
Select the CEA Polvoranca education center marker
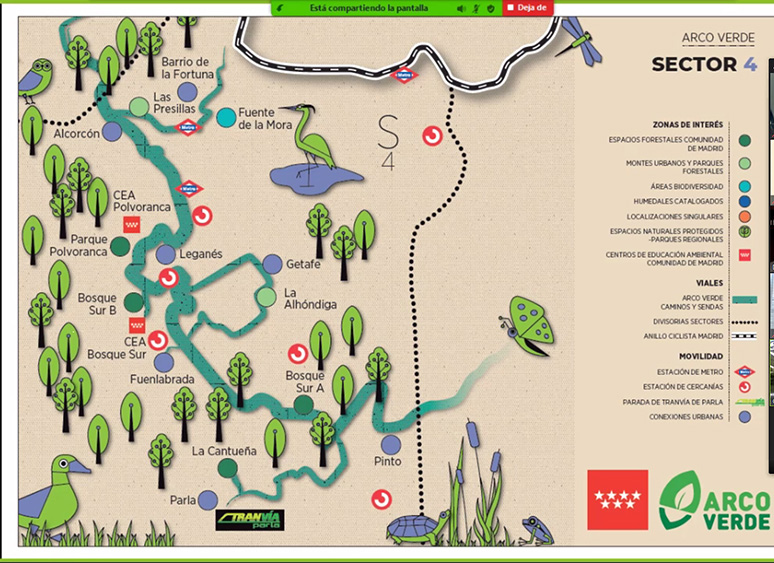[x=131, y=225]
